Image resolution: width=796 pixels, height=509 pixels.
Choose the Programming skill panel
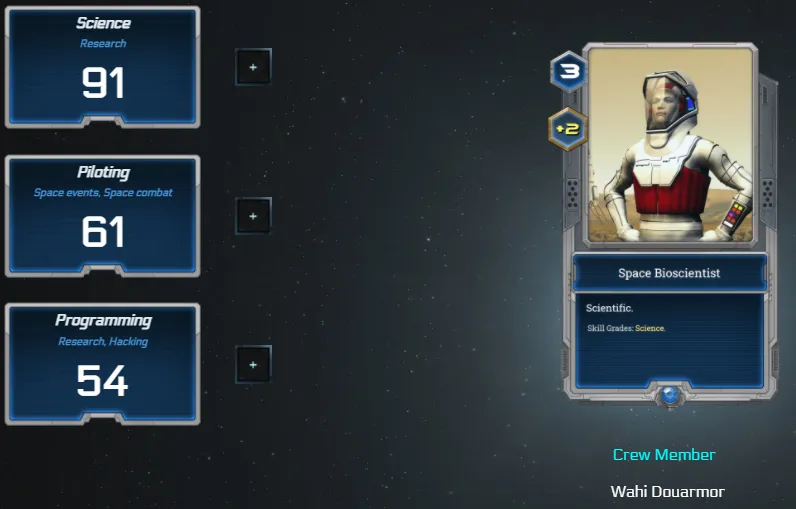pyautogui.click(x=103, y=364)
